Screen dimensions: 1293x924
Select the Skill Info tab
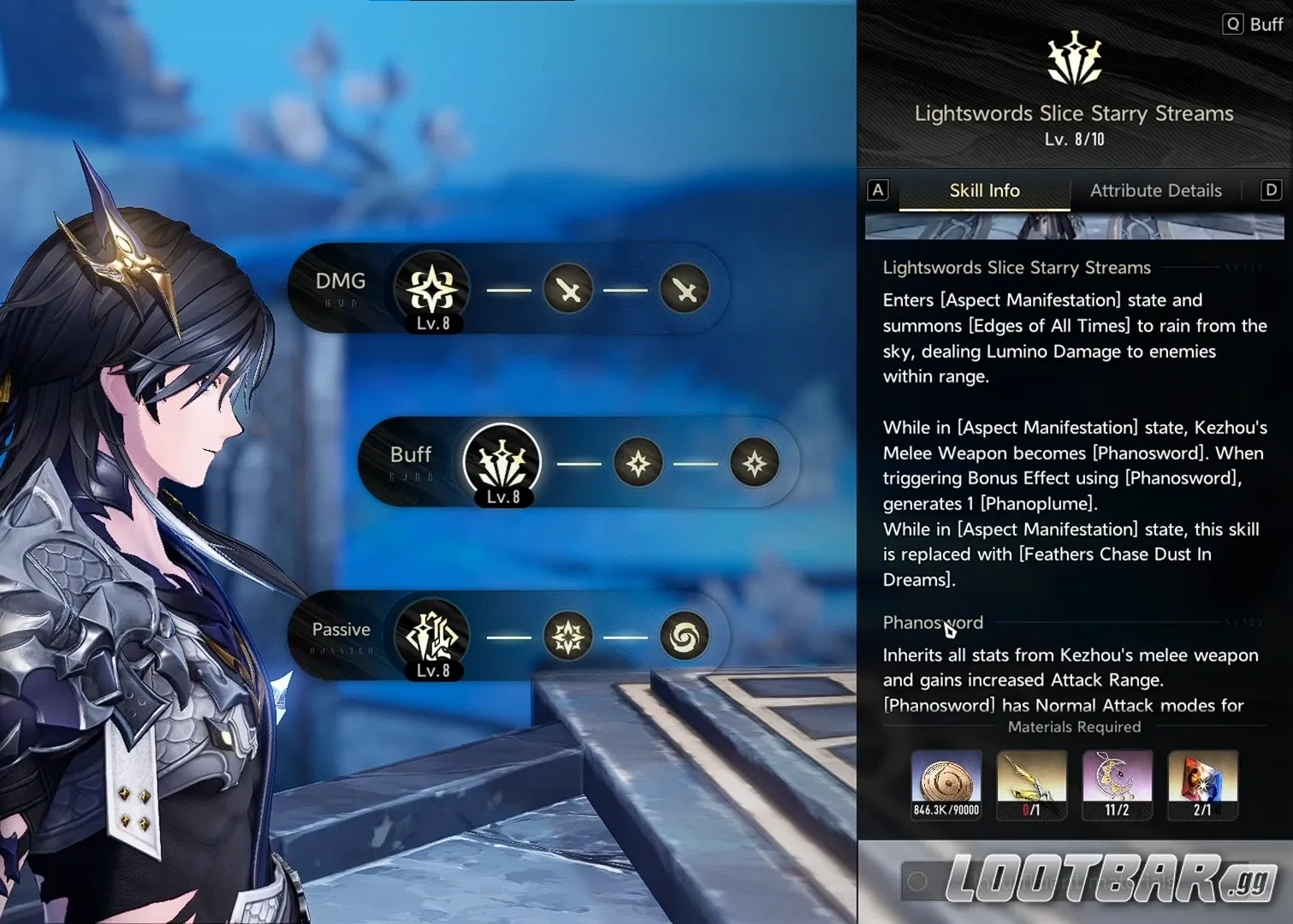click(x=983, y=190)
